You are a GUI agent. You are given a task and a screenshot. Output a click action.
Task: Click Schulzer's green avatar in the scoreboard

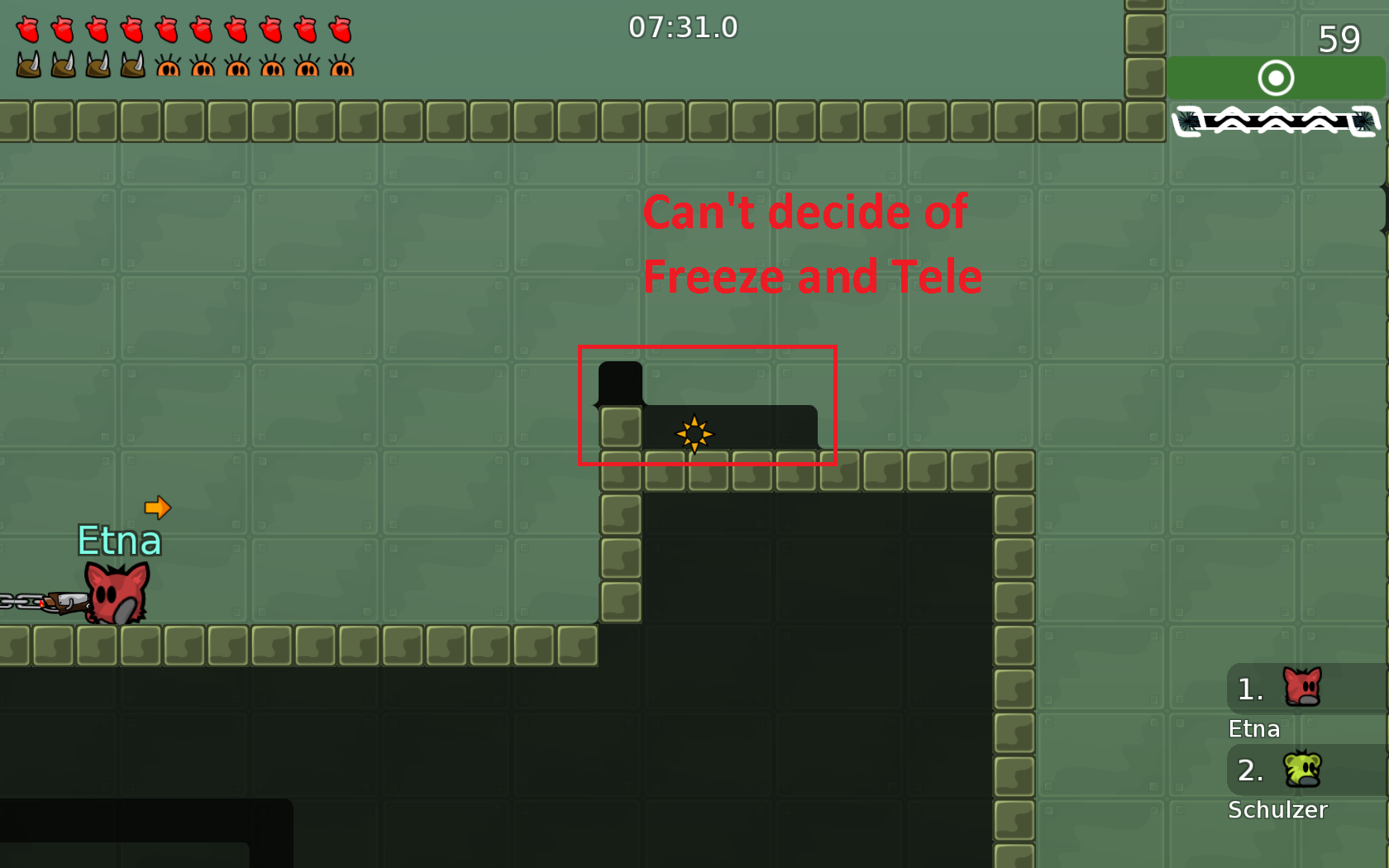click(1301, 769)
